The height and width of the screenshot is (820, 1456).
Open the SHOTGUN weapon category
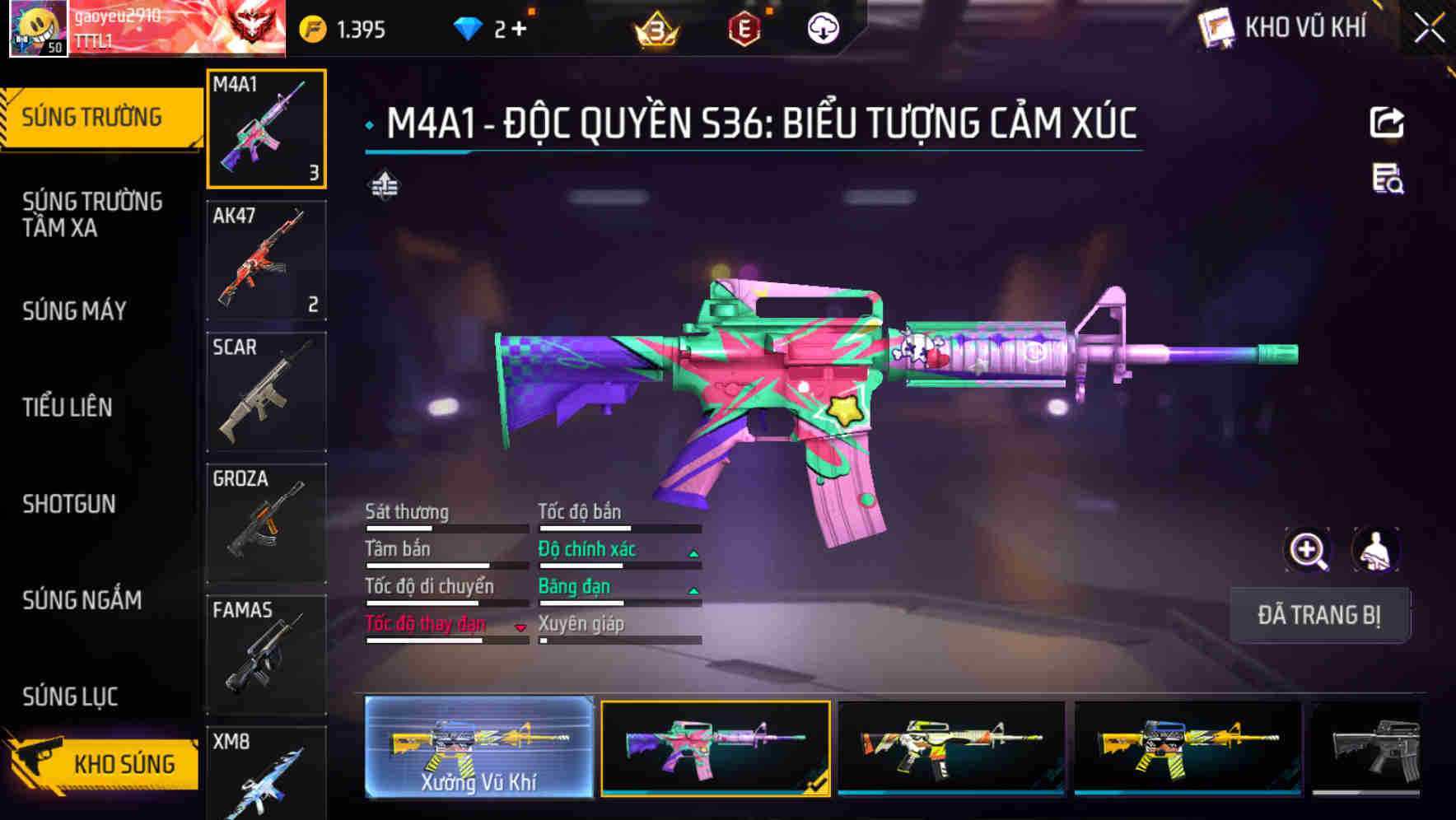coord(70,504)
